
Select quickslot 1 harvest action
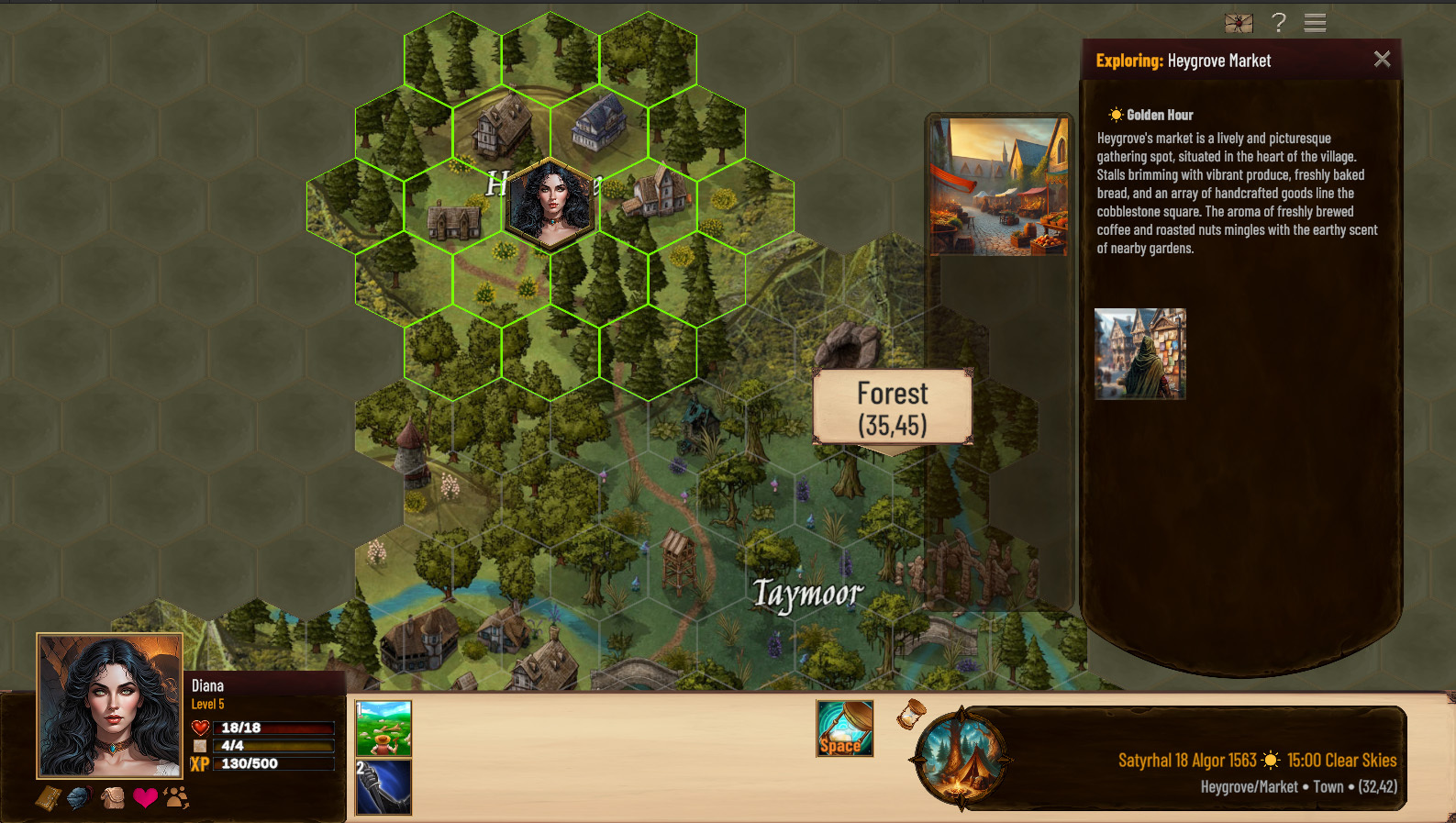click(383, 728)
